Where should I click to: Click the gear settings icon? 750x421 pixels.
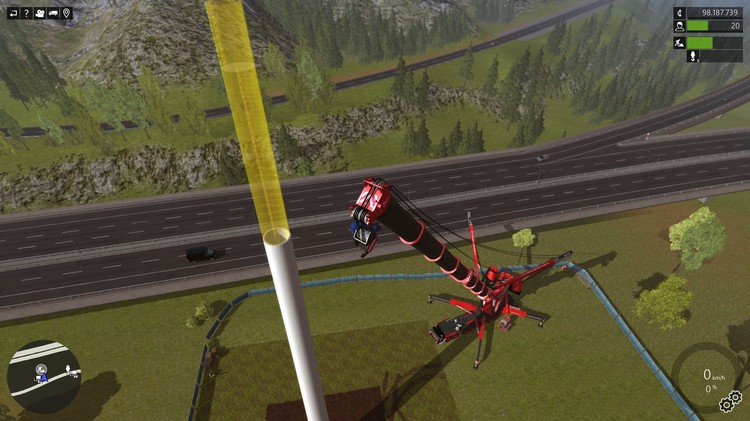(x=731, y=402)
